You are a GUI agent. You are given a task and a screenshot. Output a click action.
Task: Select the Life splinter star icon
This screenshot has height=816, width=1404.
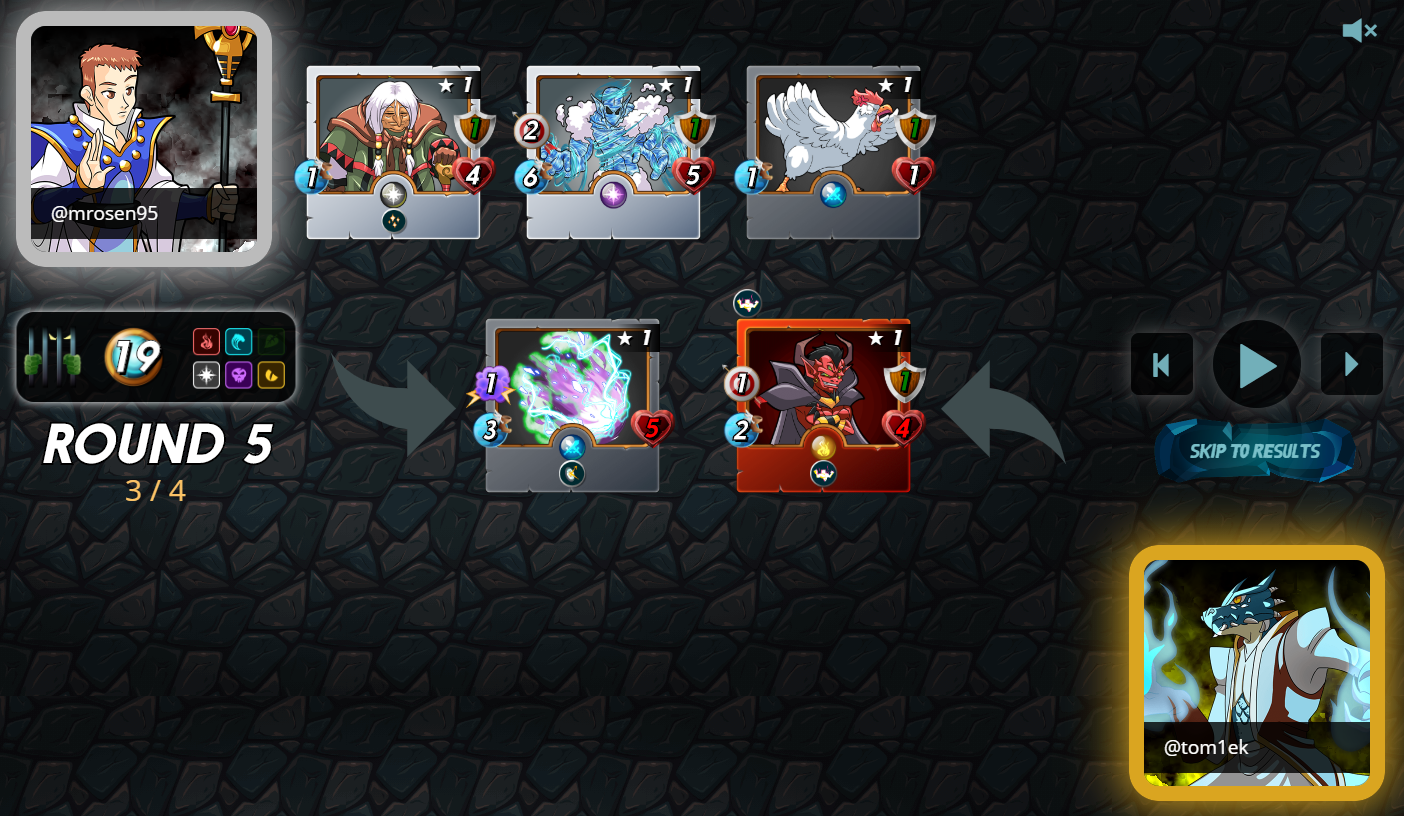[207, 374]
